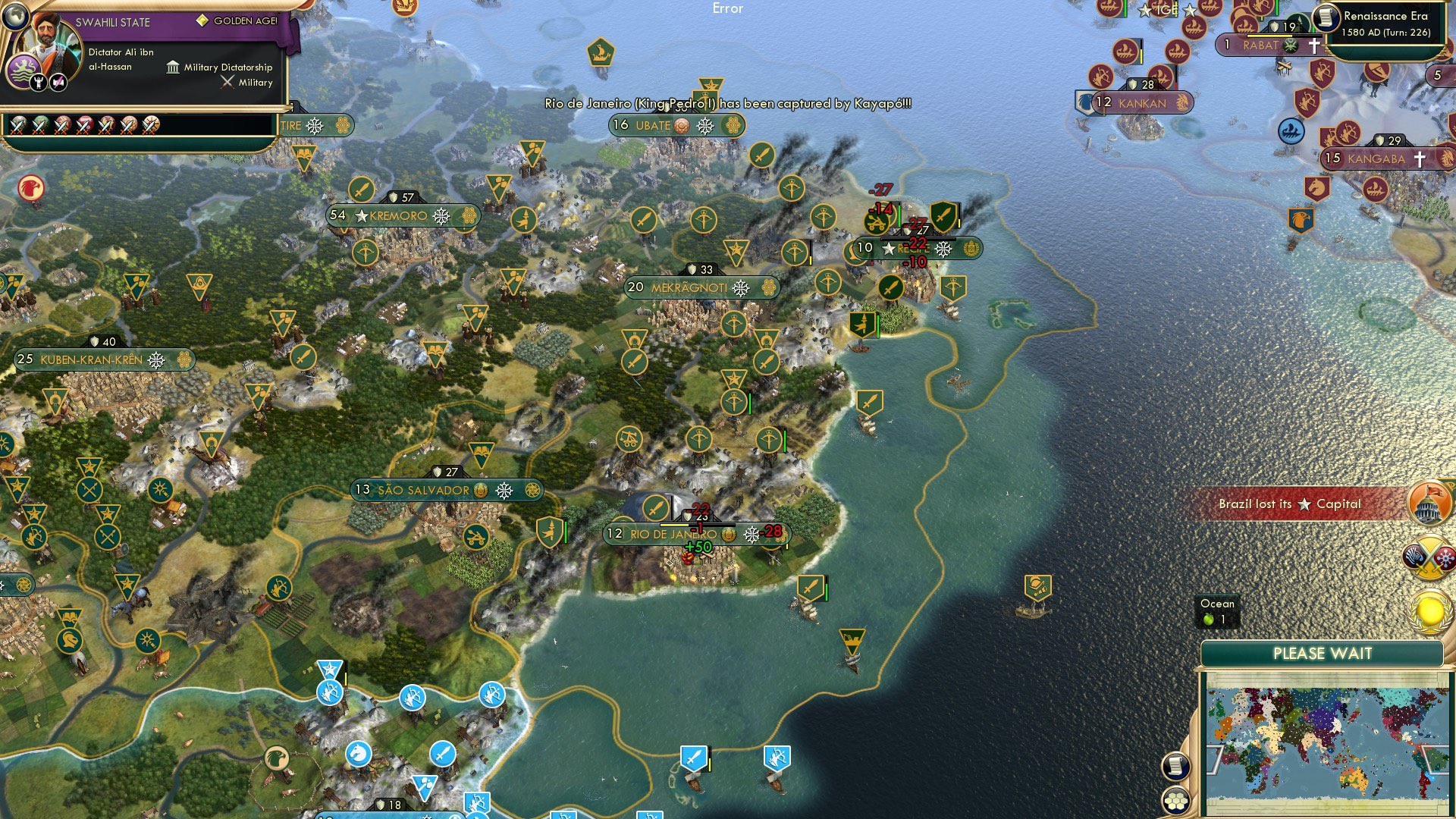Click the crossed-swords Military branch icon

tap(227, 83)
